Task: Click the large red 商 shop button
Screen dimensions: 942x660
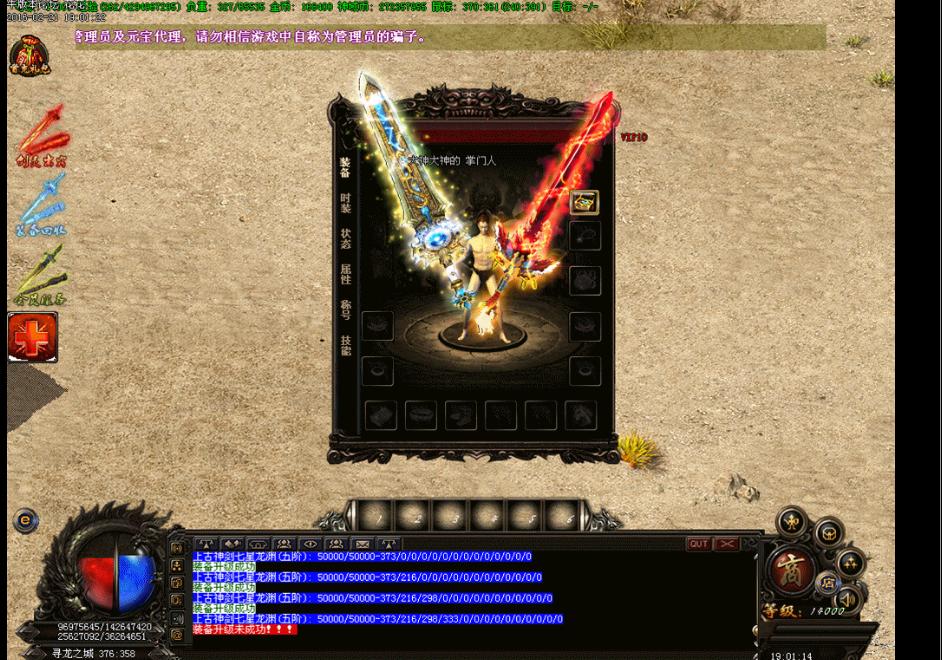Action: pos(789,570)
